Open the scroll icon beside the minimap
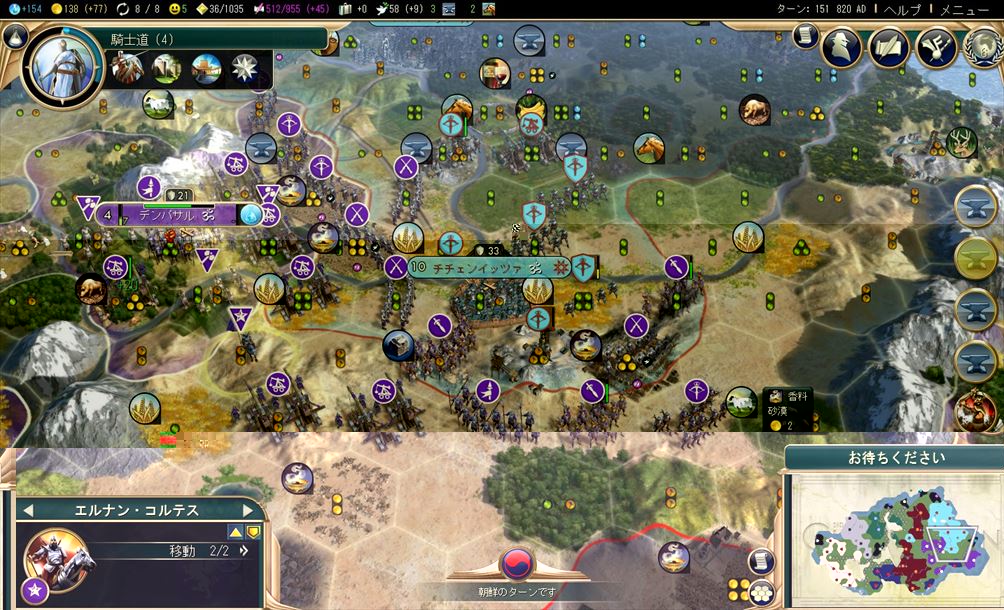 tap(762, 561)
